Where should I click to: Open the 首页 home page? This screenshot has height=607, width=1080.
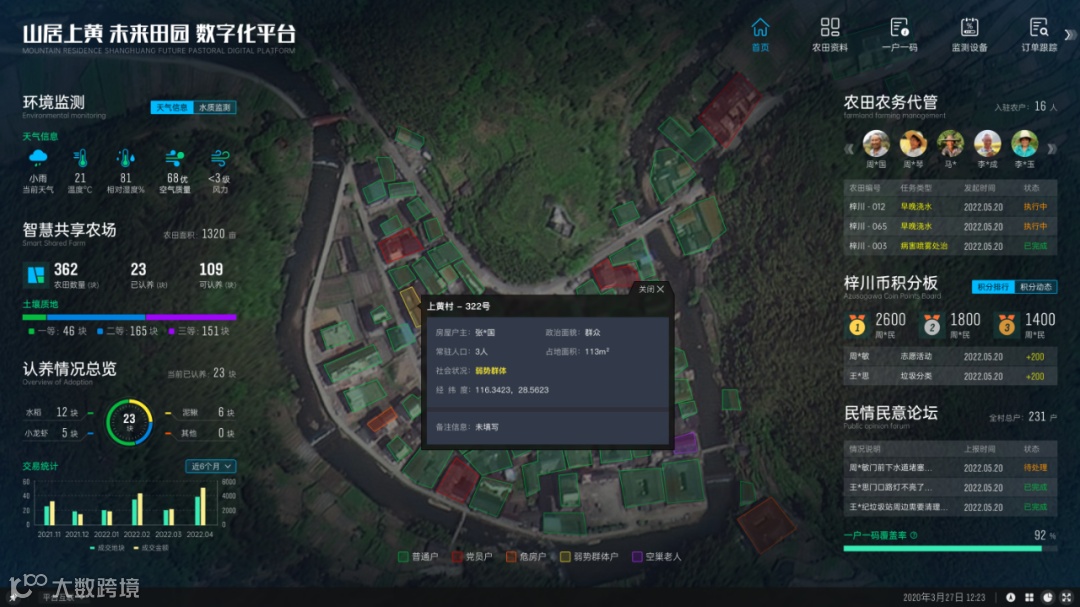tap(761, 34)
